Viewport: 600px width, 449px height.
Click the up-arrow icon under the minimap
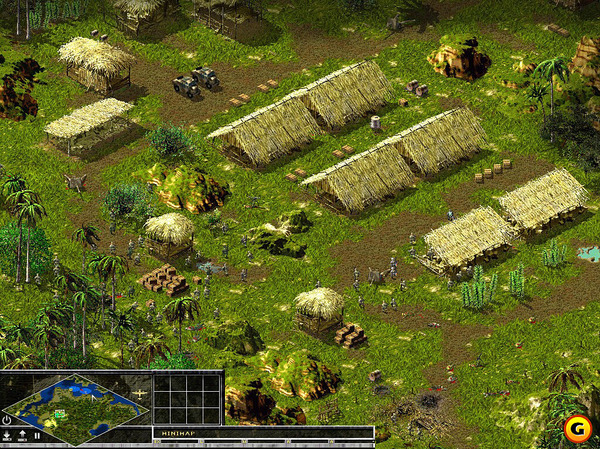tap(23, 435)
